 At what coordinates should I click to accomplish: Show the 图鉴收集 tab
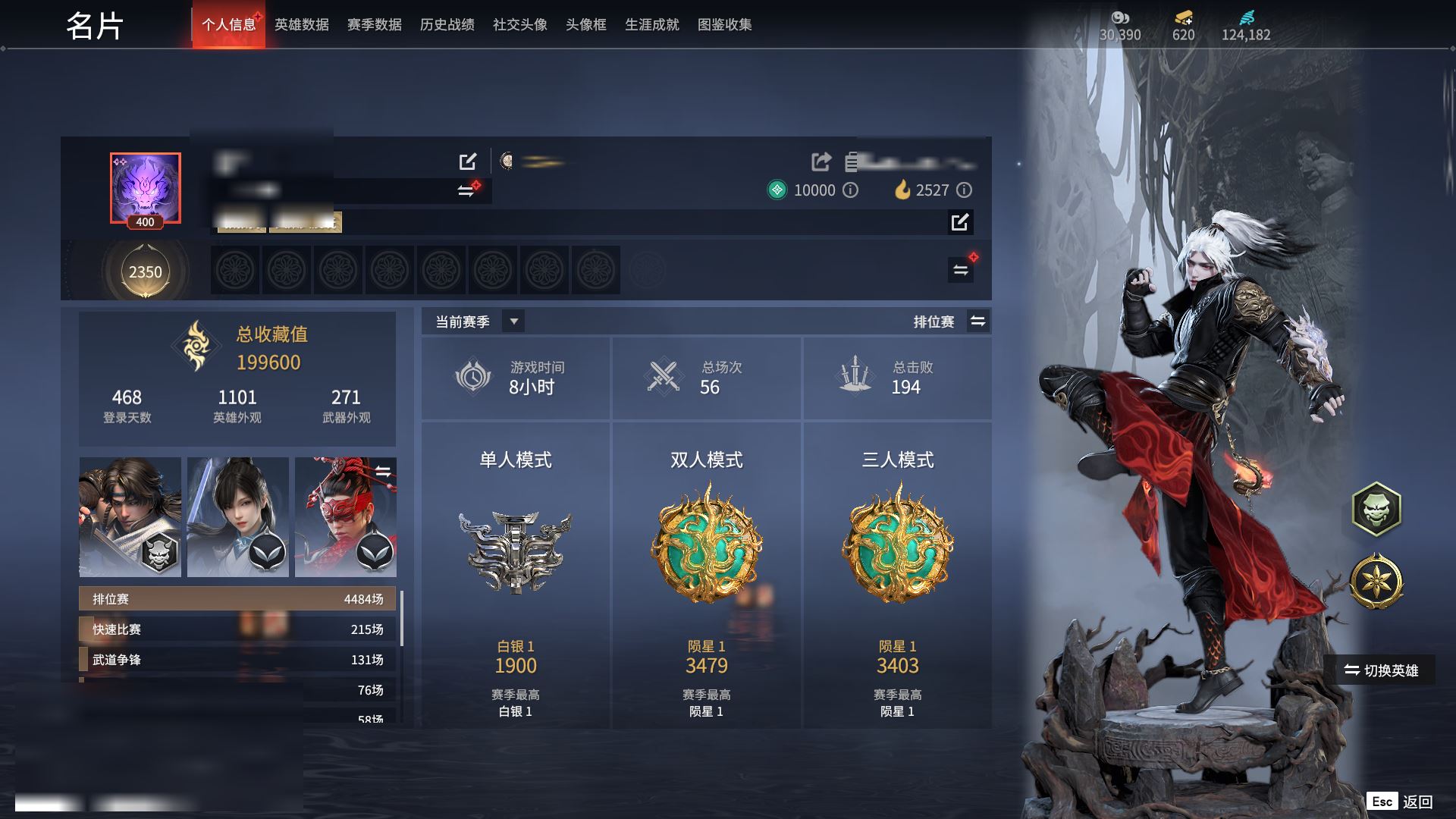pyautogui.click(x=724, y=25)
